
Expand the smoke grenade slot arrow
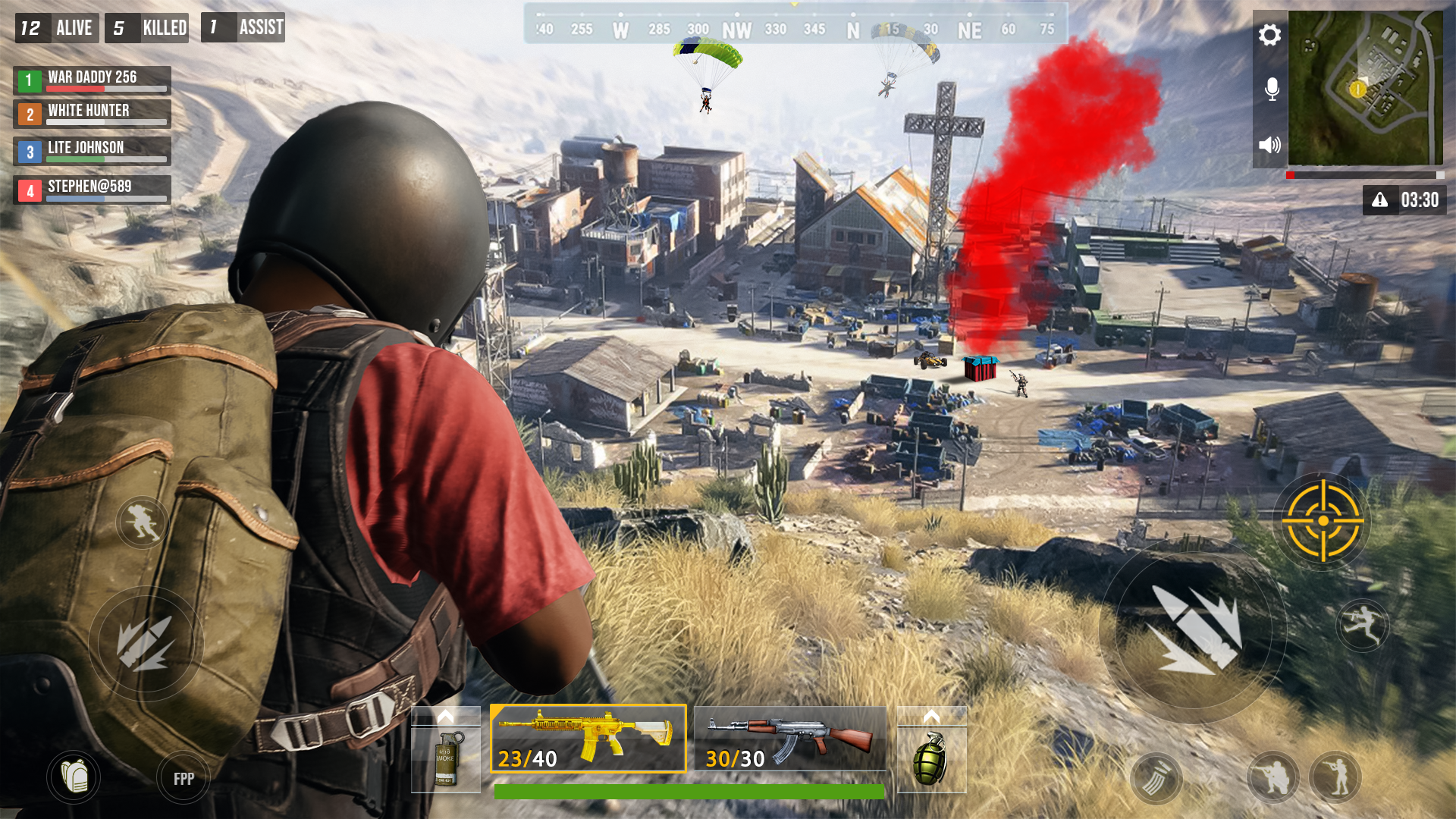pyautogui.click(x=446, y=714)
